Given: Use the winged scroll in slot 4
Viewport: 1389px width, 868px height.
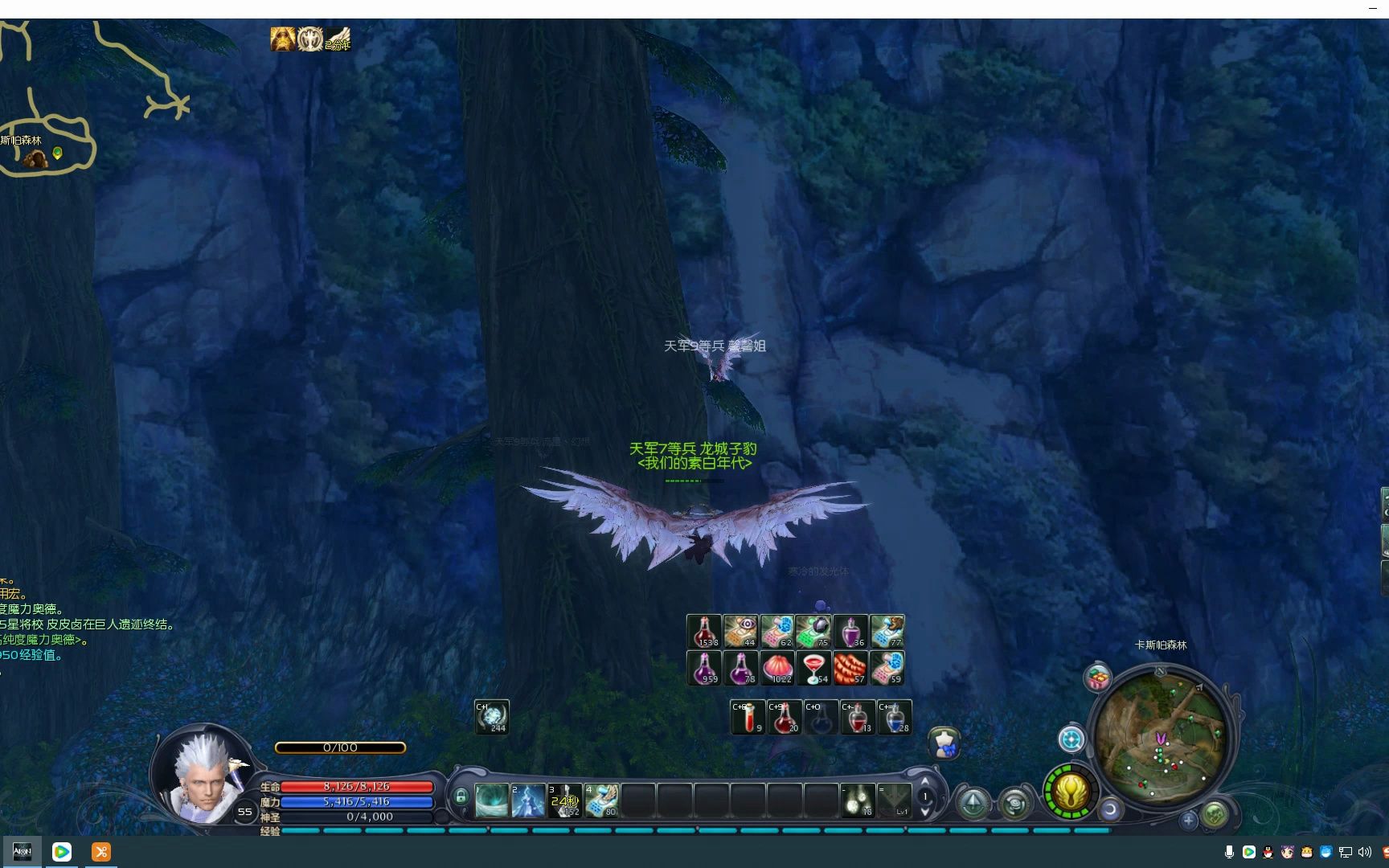Looking at the screenshot, I should coord(601,800).
